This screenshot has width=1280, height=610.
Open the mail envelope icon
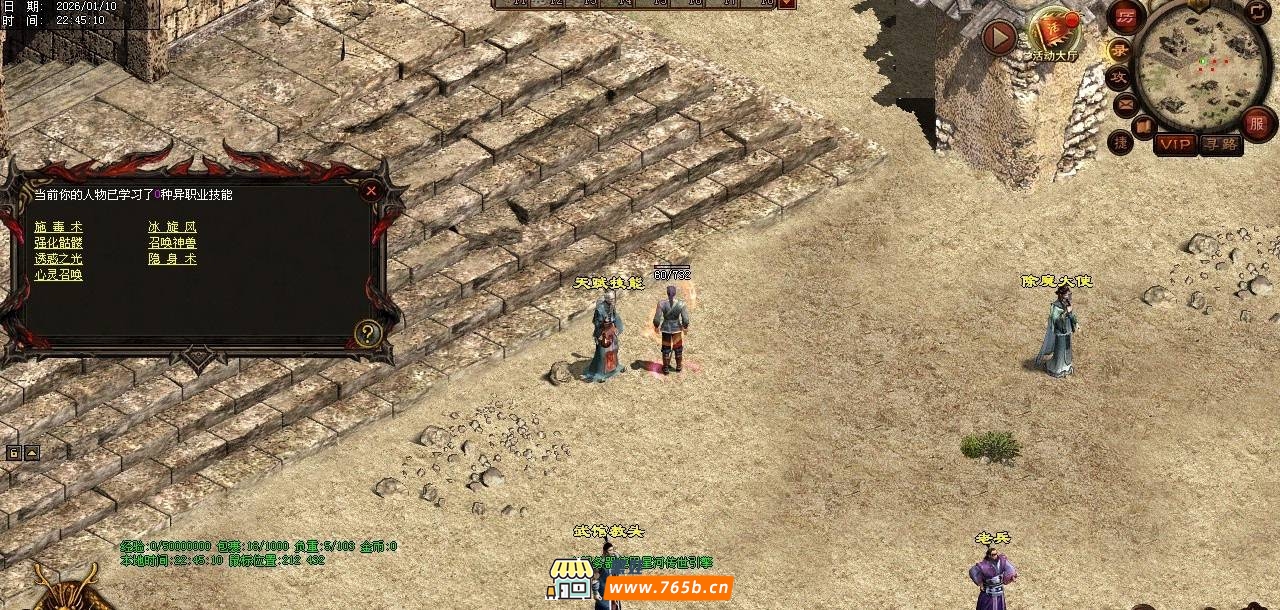click(1125, 103)
